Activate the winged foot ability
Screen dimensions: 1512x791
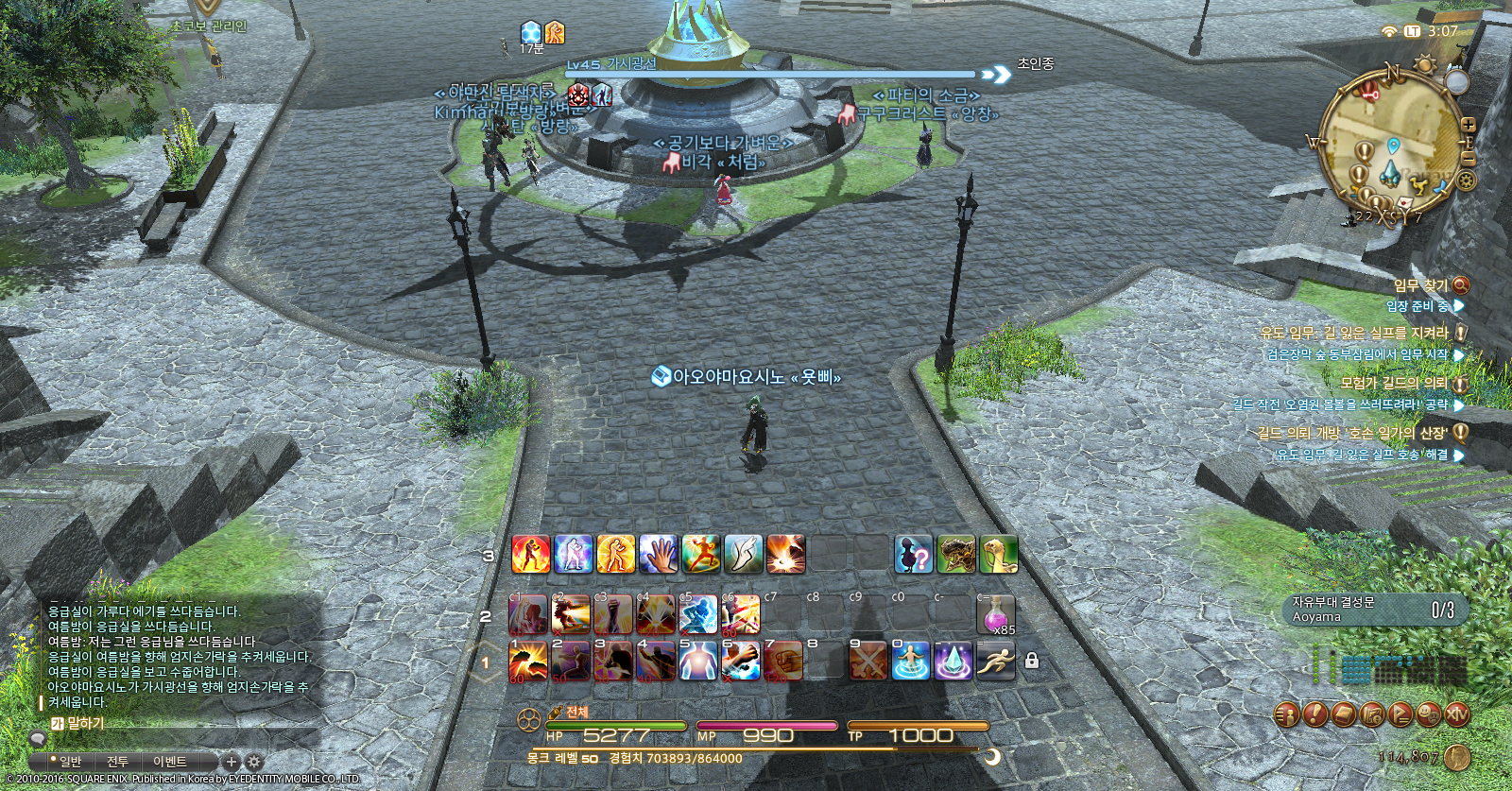click(743, 555)
